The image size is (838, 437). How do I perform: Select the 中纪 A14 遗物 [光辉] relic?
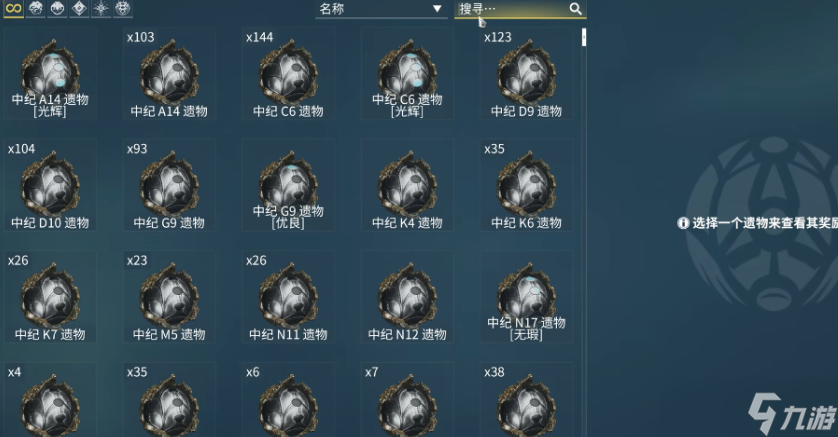[x=50, y=74]
